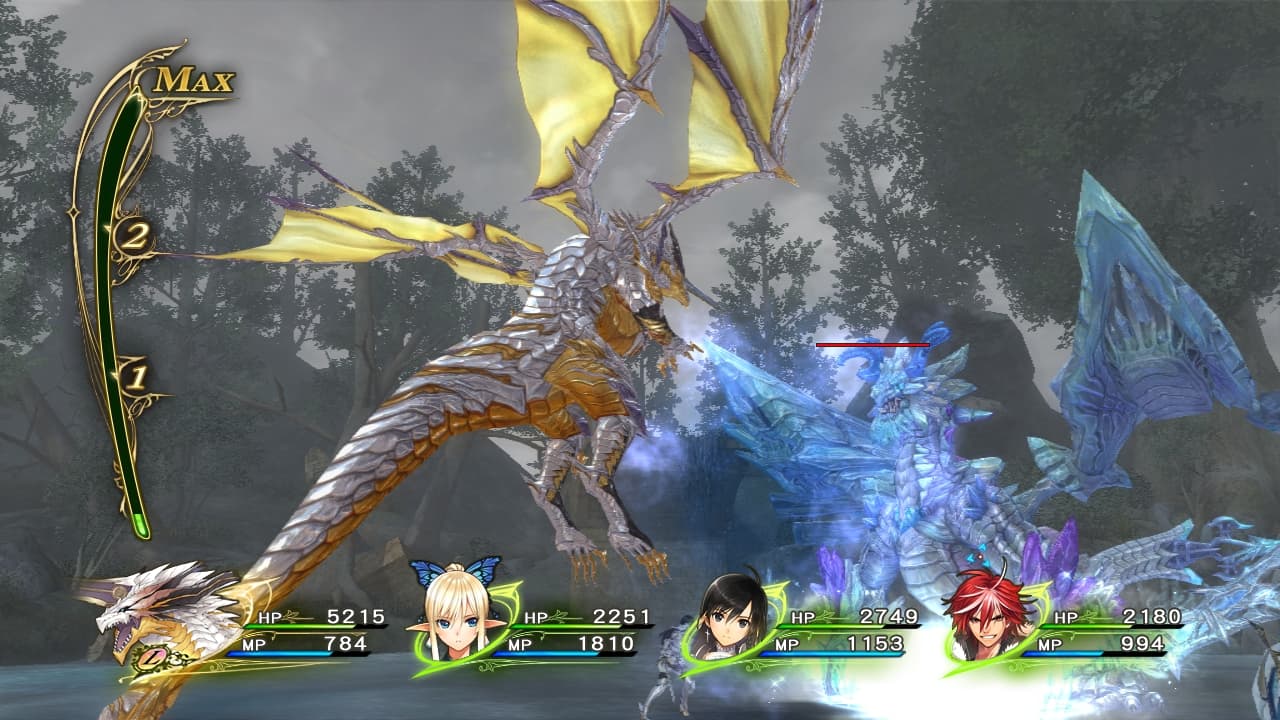This screenshot has width=1280, height=720.
Task: Click the red enemy health bar
Action: click(873, 343)
